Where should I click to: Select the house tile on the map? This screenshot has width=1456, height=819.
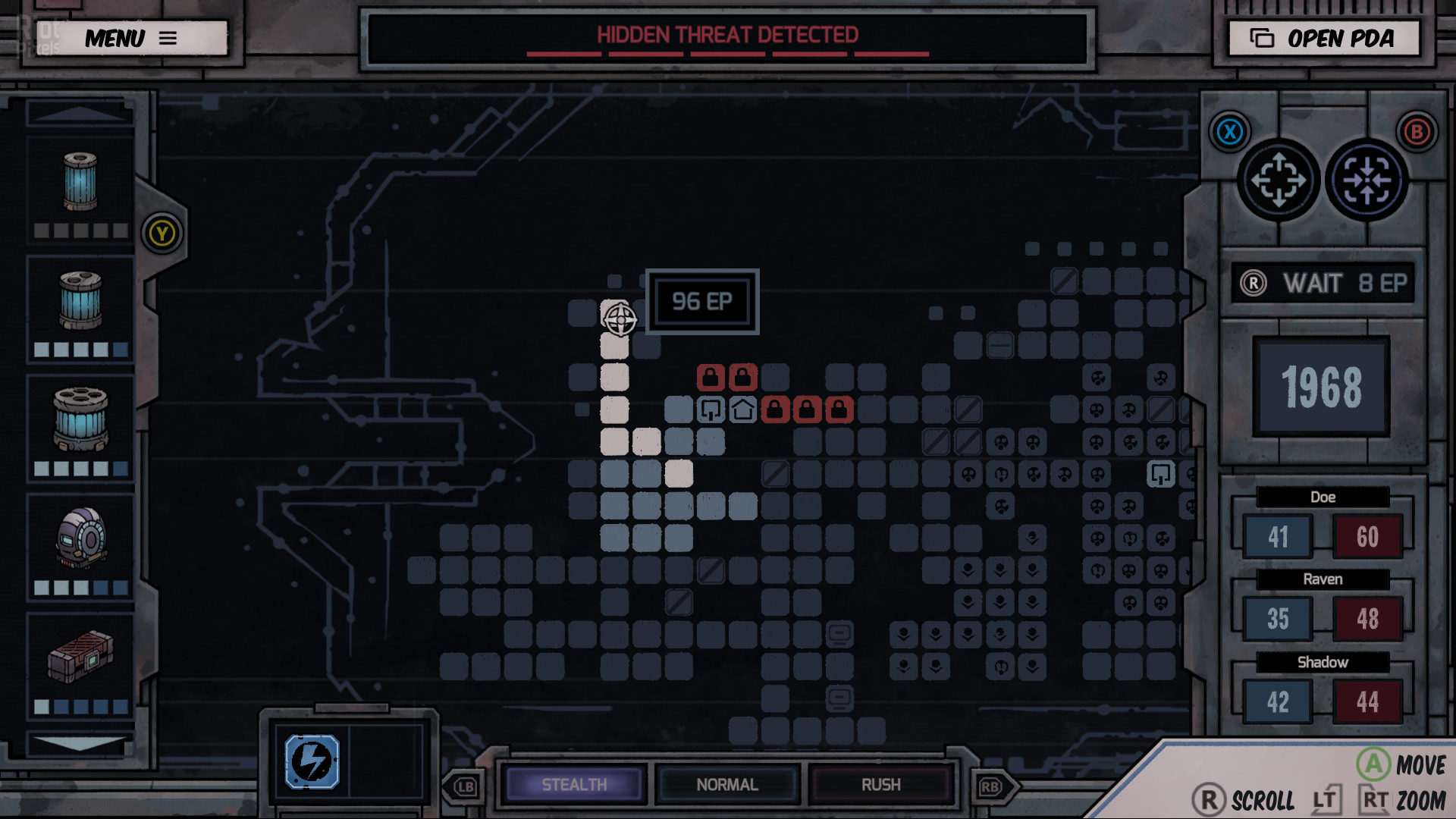[742, 410]
